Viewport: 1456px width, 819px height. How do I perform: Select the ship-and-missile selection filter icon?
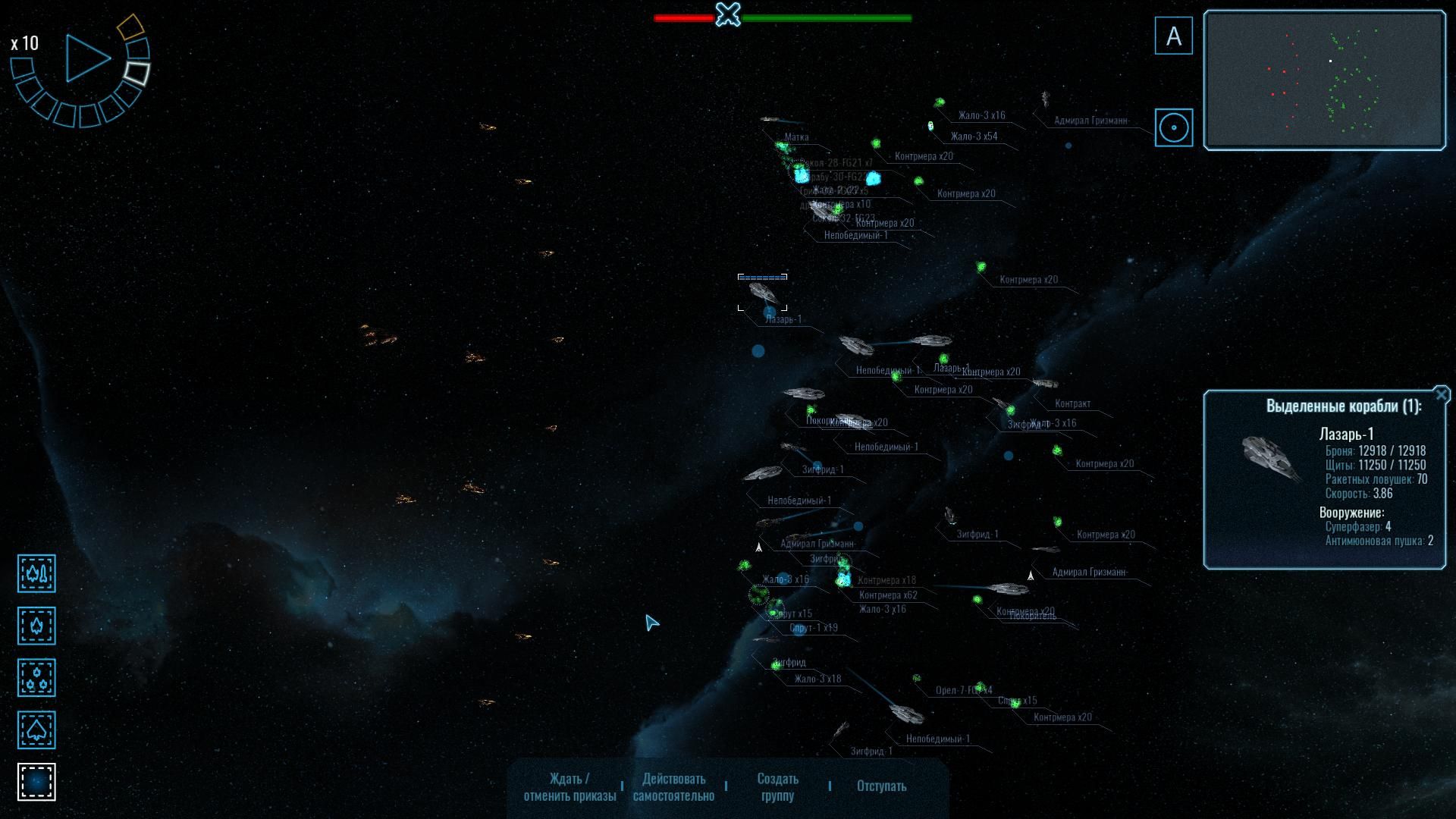click(36, 573)
